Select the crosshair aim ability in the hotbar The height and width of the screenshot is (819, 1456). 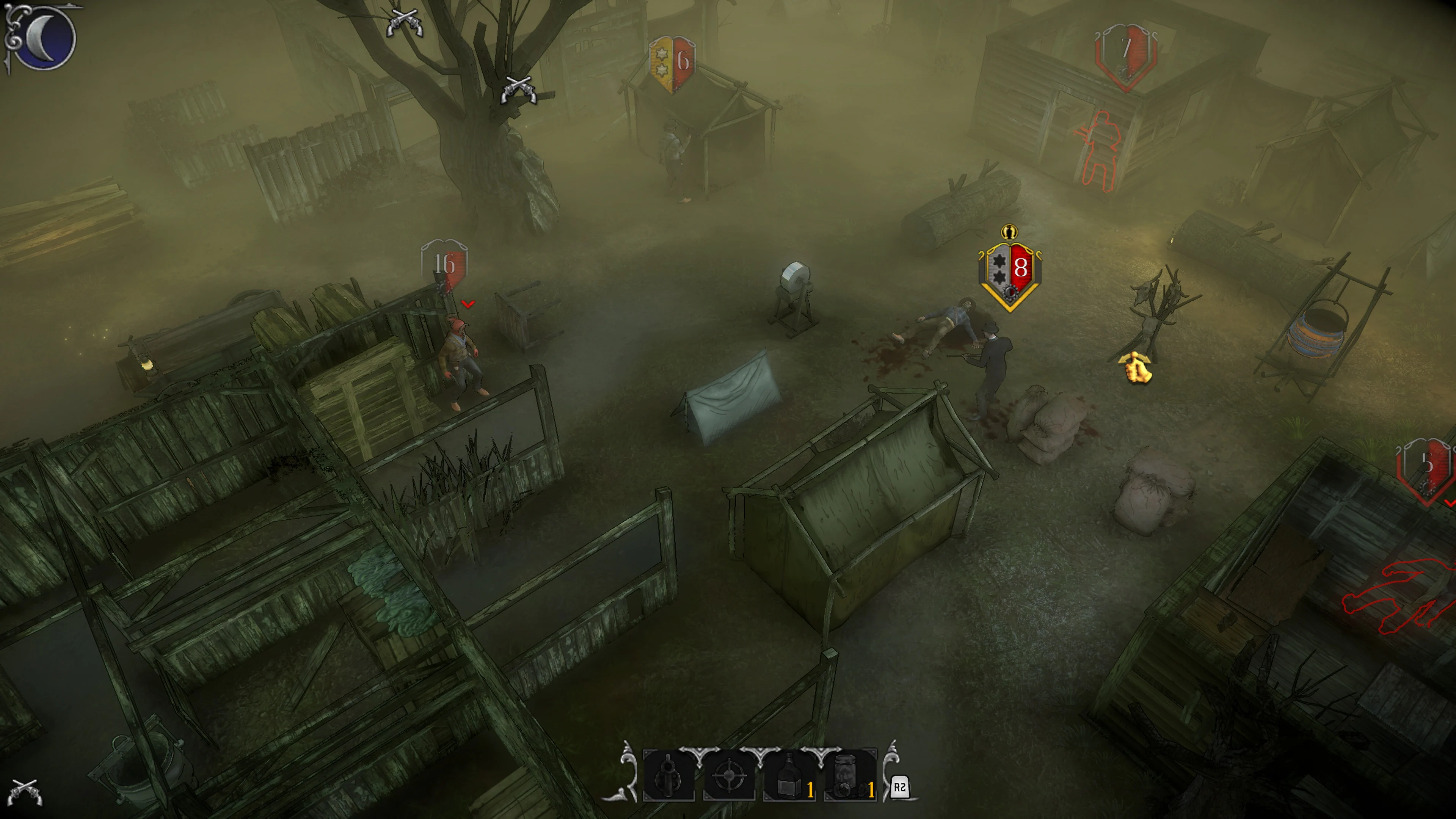729,777
